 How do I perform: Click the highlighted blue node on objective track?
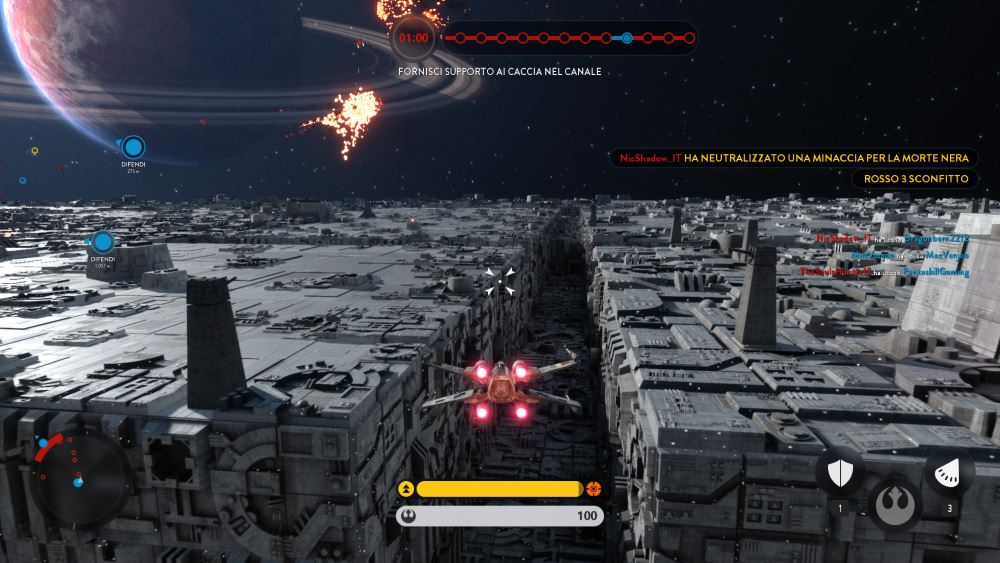point(626,38)
